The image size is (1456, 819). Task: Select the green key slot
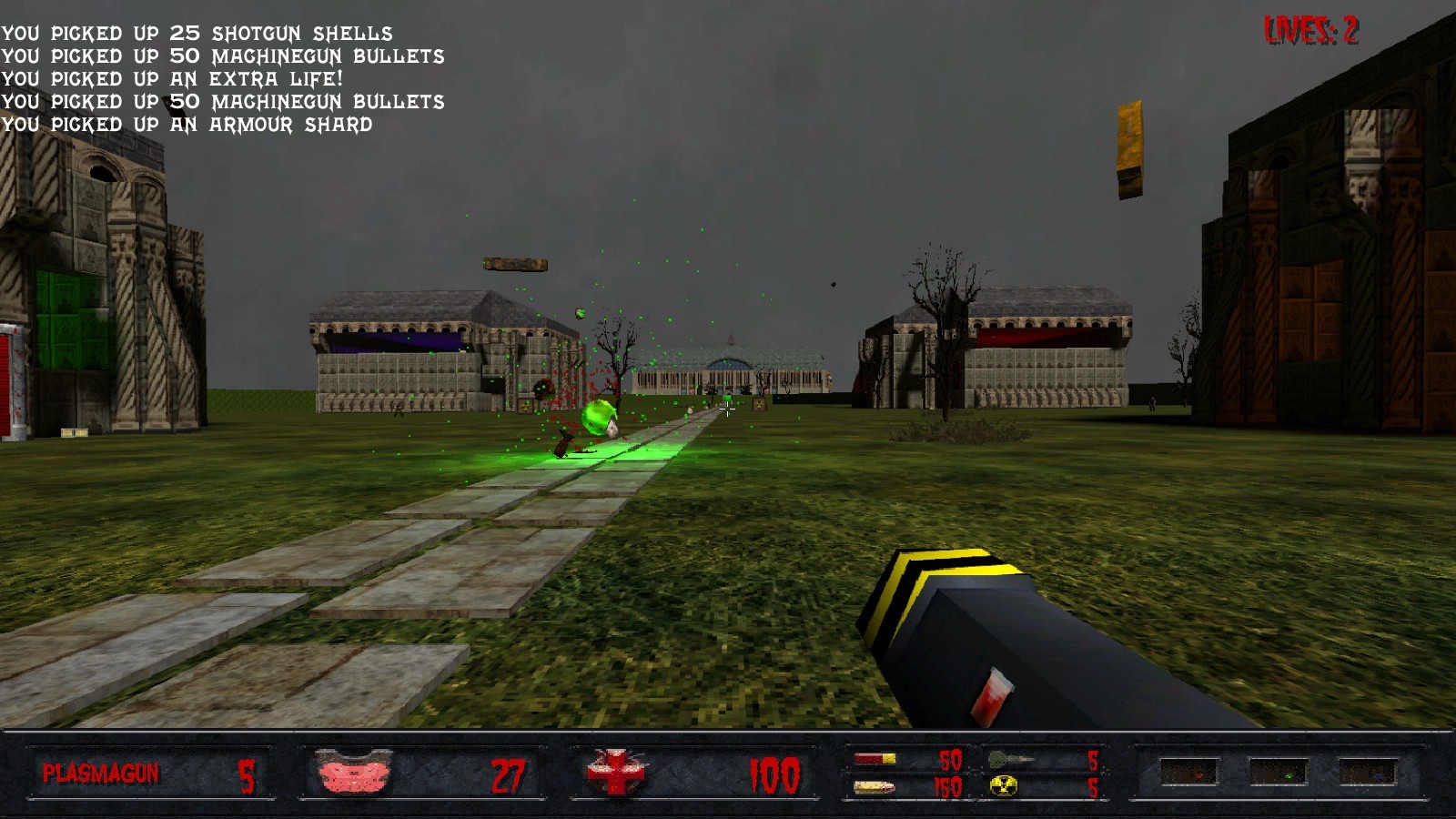pyautogui.click(x=1279, y=773)
